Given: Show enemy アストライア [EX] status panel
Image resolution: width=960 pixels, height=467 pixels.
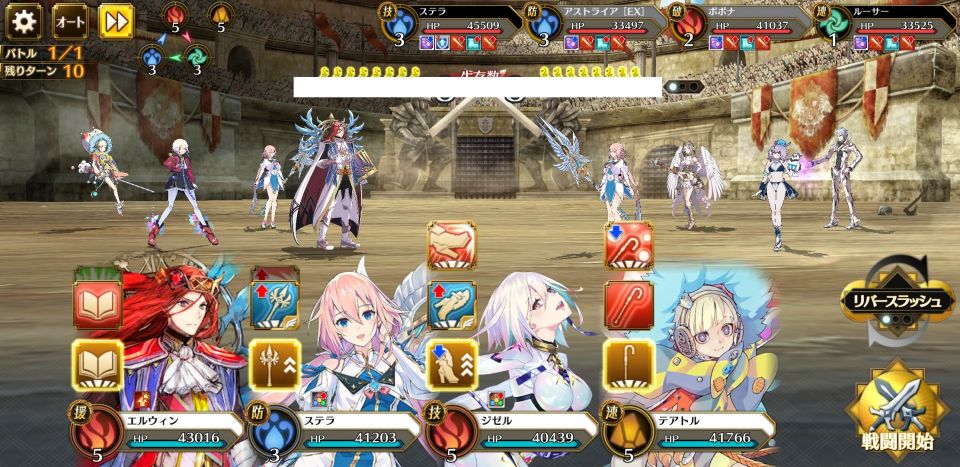Looking at the screenshot, I should click(x=600, y=26).
